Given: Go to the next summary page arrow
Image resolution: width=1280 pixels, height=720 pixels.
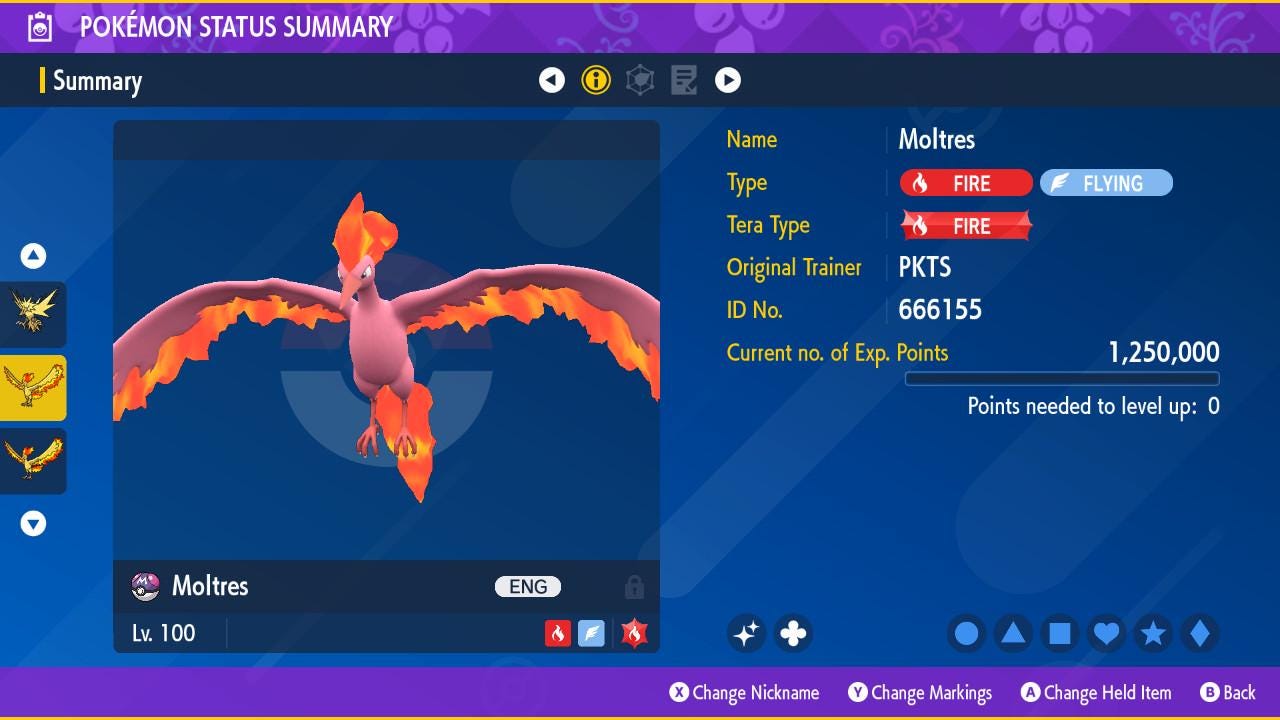Looking at the screenshot, I should pos(728,80).
